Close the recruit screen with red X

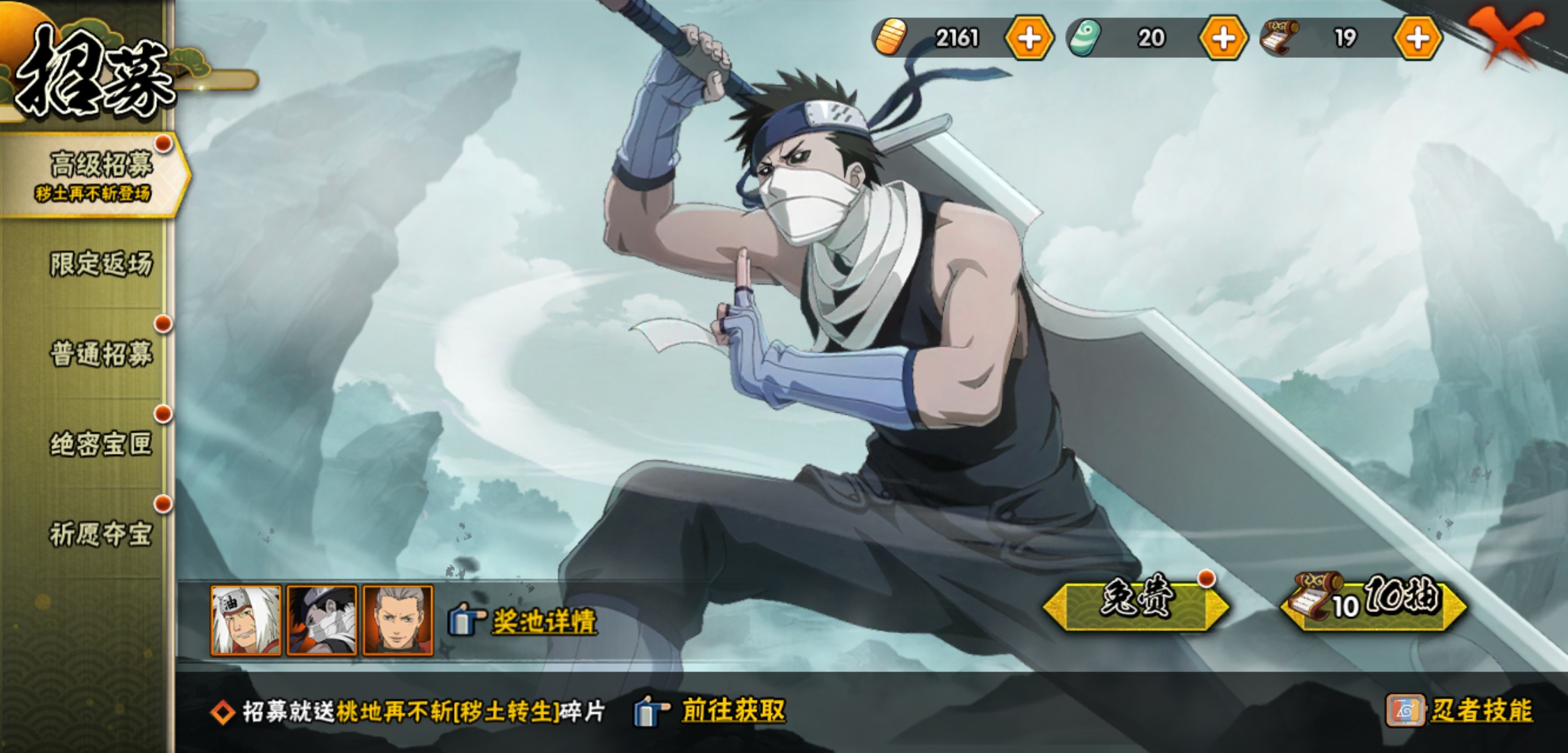click(x=1505, y=35)
